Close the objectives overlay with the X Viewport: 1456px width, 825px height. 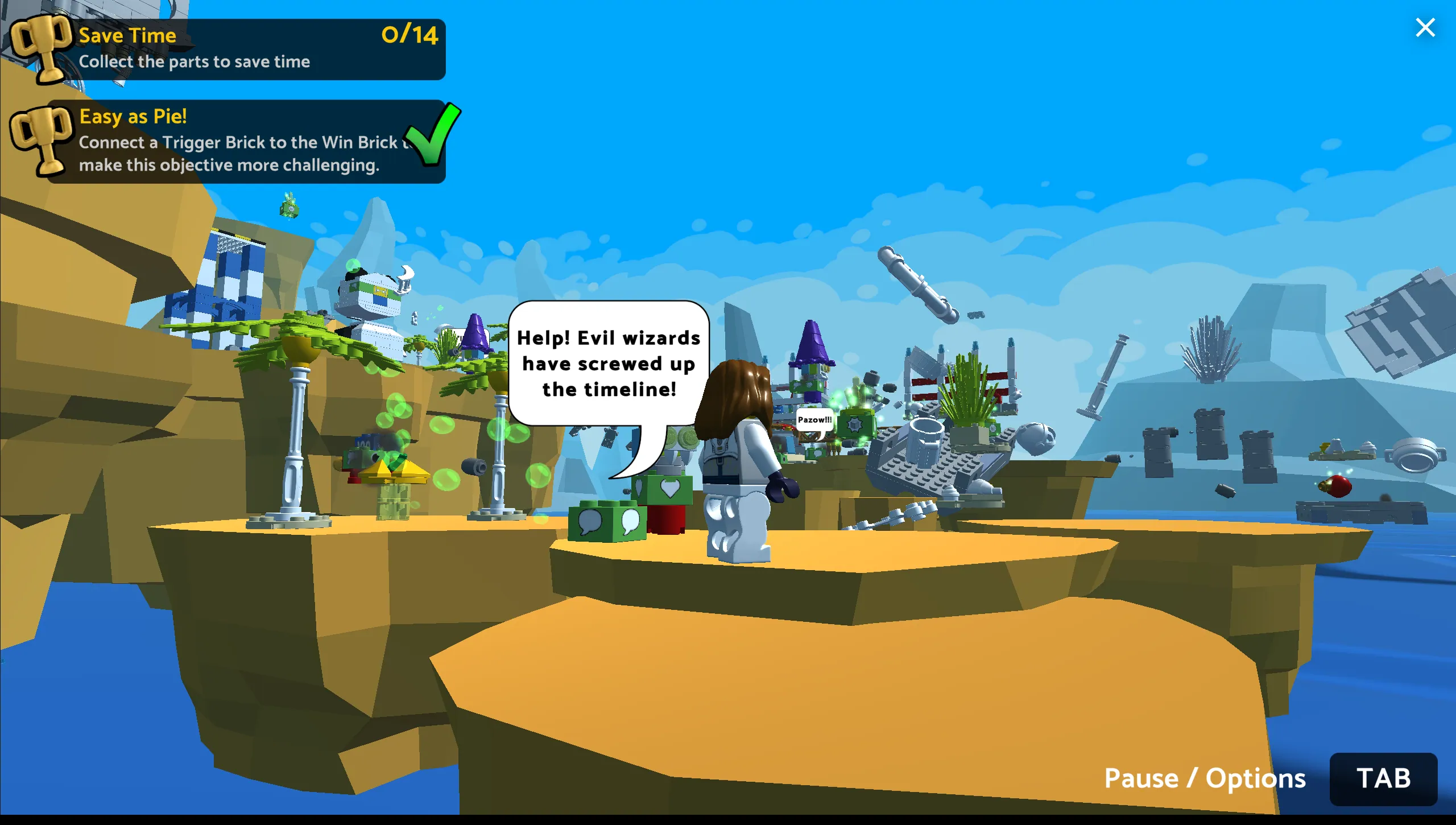[x=1425, y=27]
